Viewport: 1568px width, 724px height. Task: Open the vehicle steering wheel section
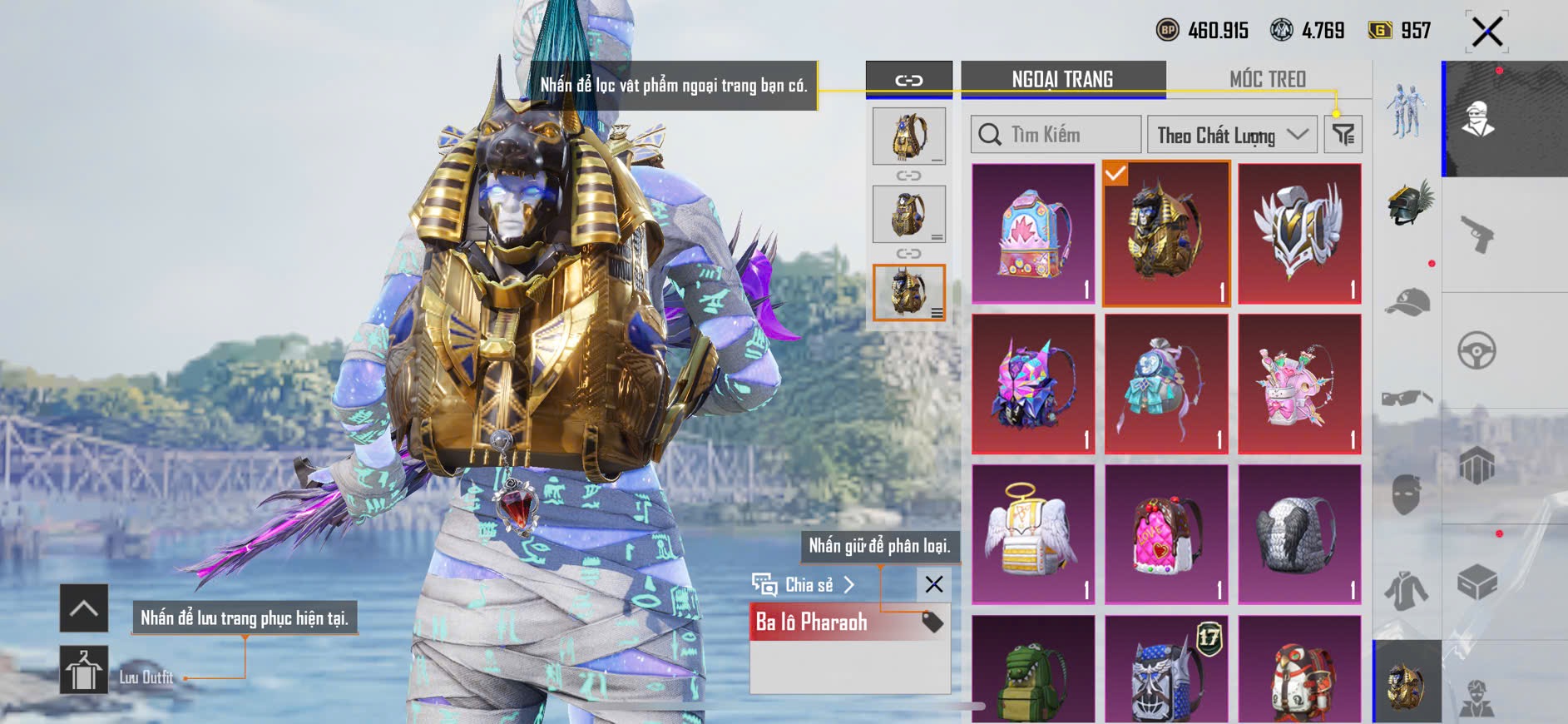point(1477,350)
